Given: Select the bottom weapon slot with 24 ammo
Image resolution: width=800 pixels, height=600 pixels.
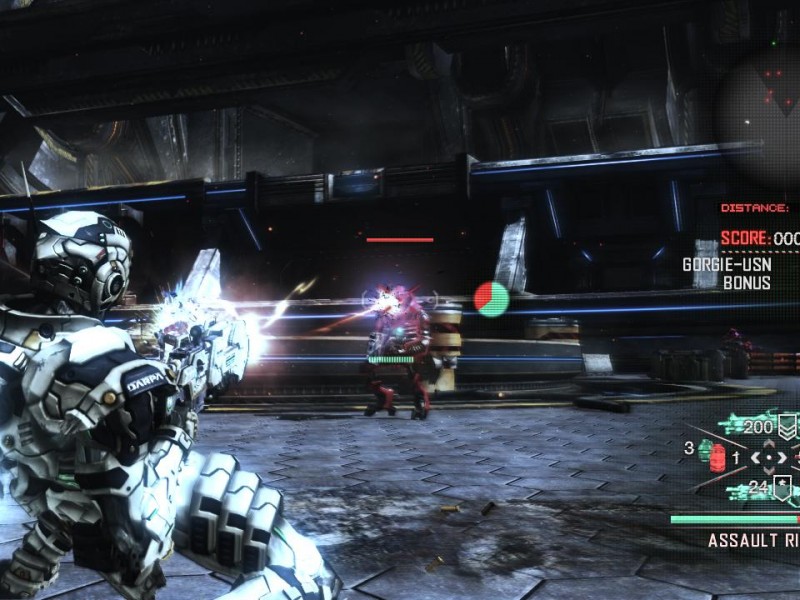Looking at the screenshot, I should click(748, 489).
